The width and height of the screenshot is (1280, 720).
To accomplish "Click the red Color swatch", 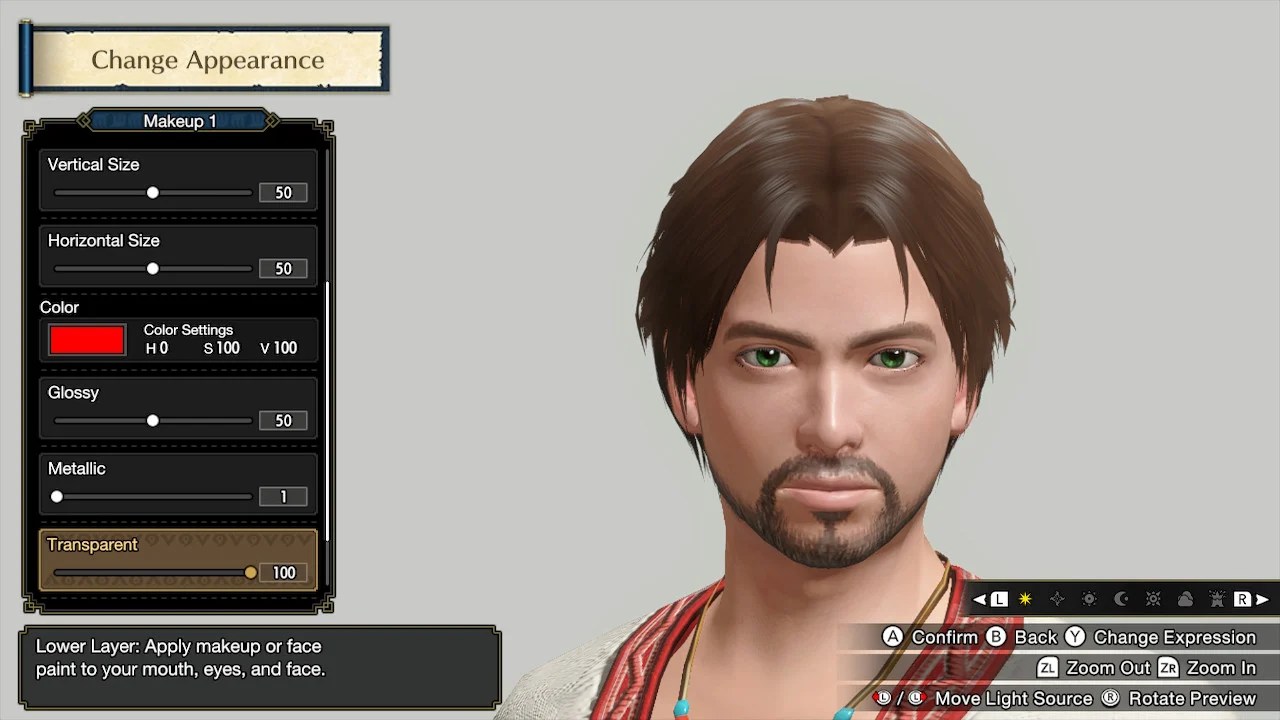I will pos(86,339).
